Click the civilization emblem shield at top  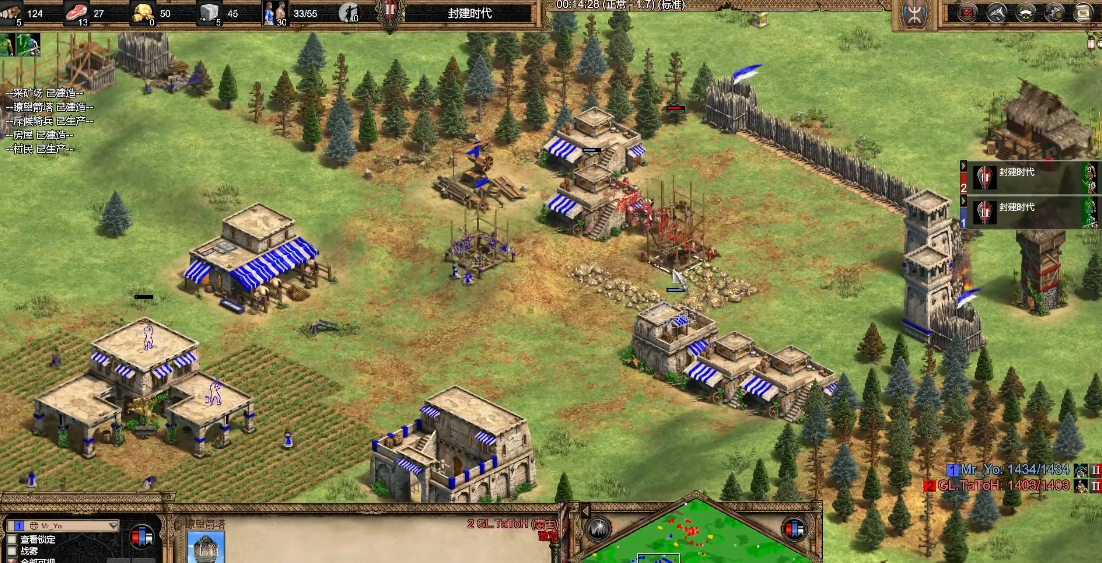(913, 13)
